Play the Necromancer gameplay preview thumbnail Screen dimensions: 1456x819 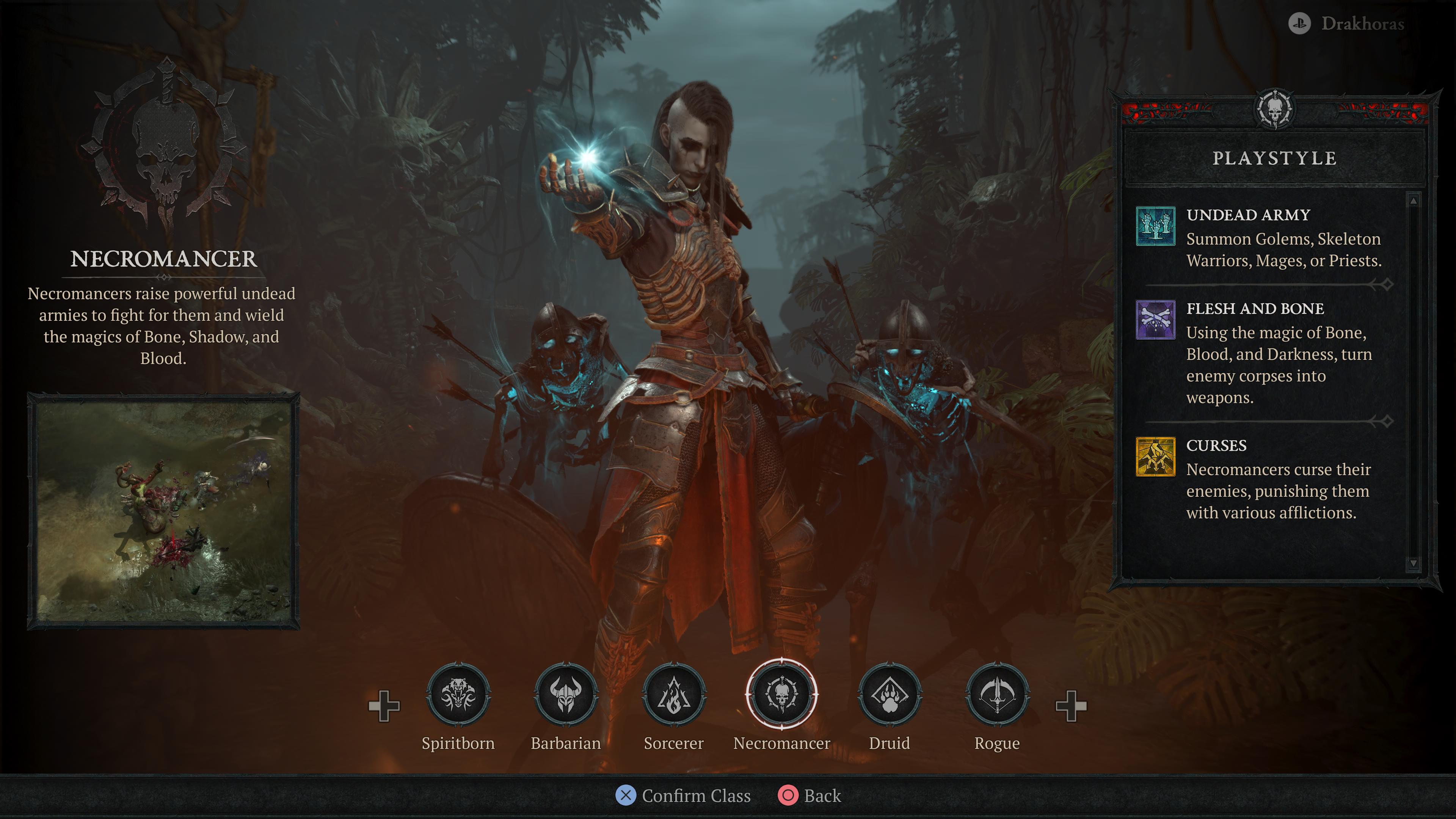pos(163,511)
